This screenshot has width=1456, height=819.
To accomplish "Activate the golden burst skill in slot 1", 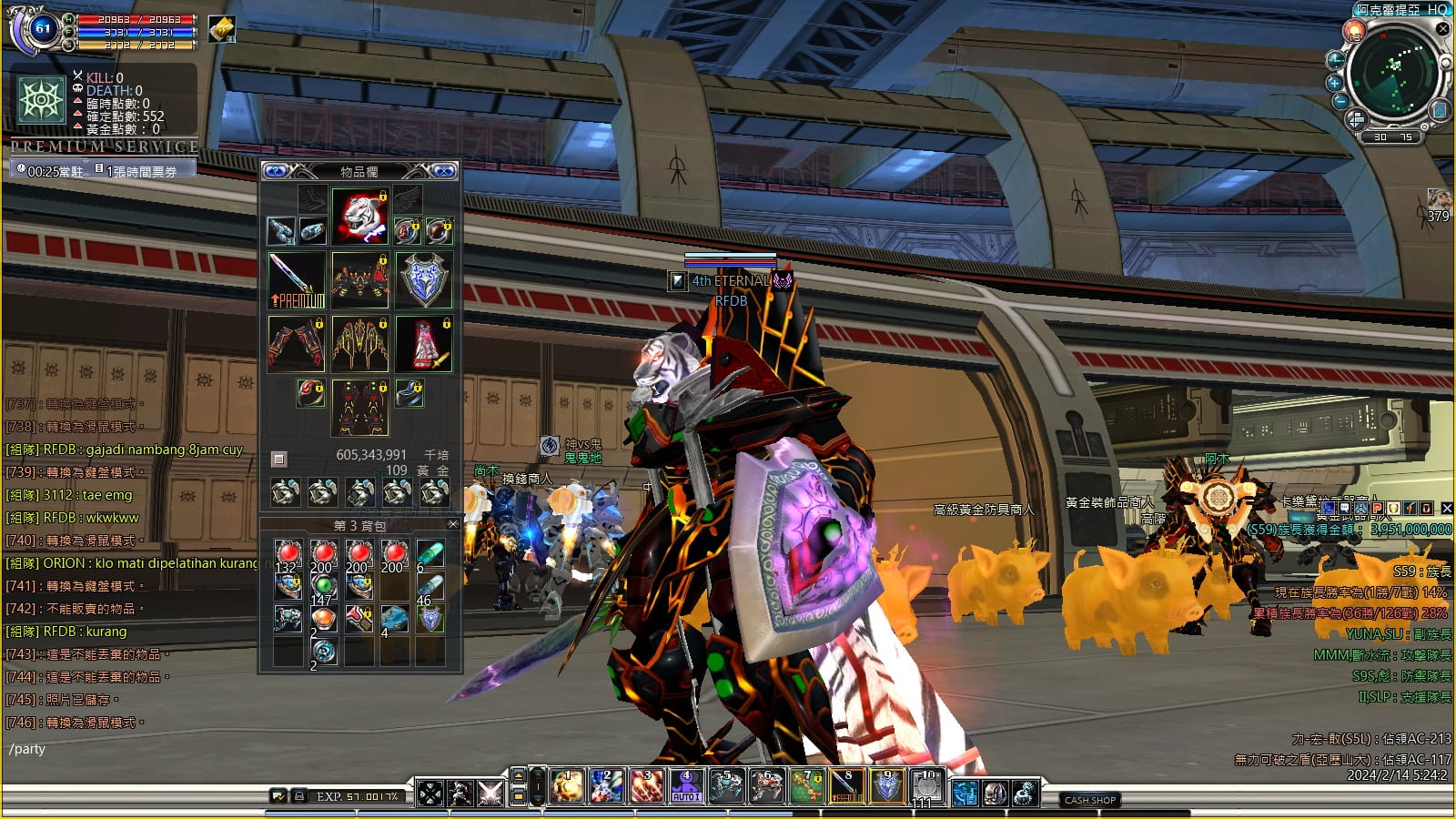I will 566,786.
